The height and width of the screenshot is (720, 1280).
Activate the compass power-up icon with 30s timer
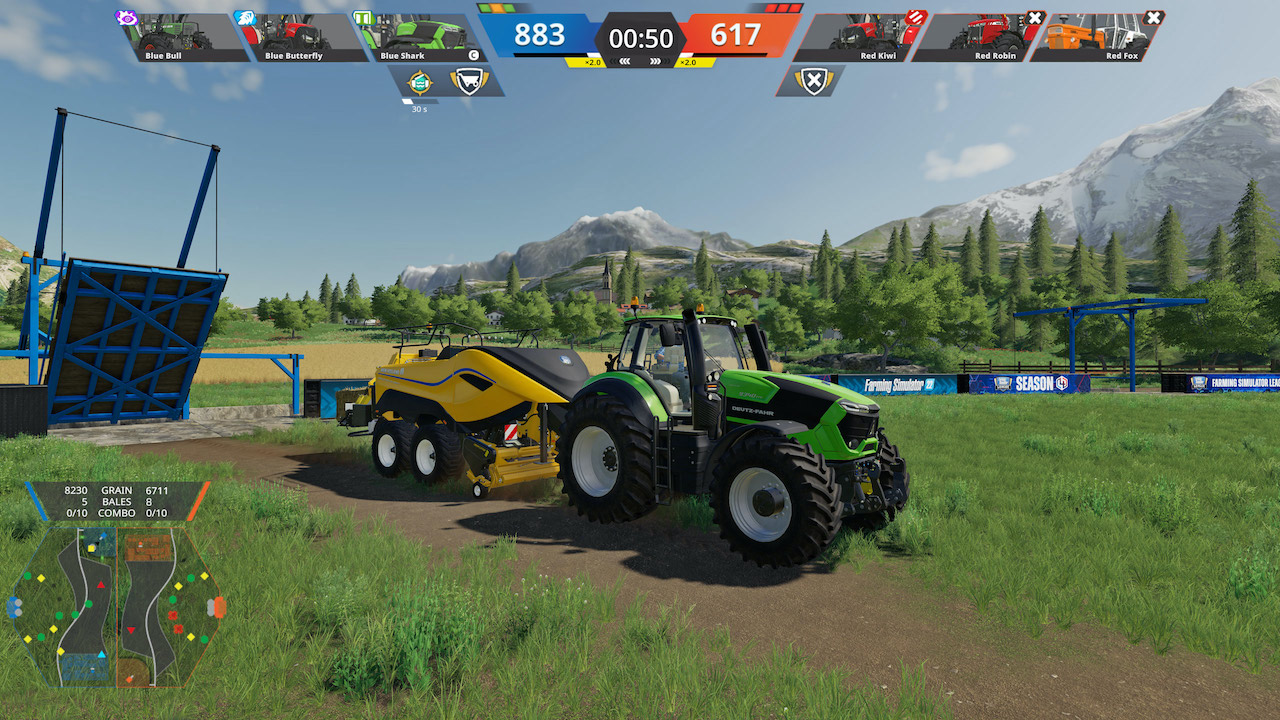(x=419, y=80)
